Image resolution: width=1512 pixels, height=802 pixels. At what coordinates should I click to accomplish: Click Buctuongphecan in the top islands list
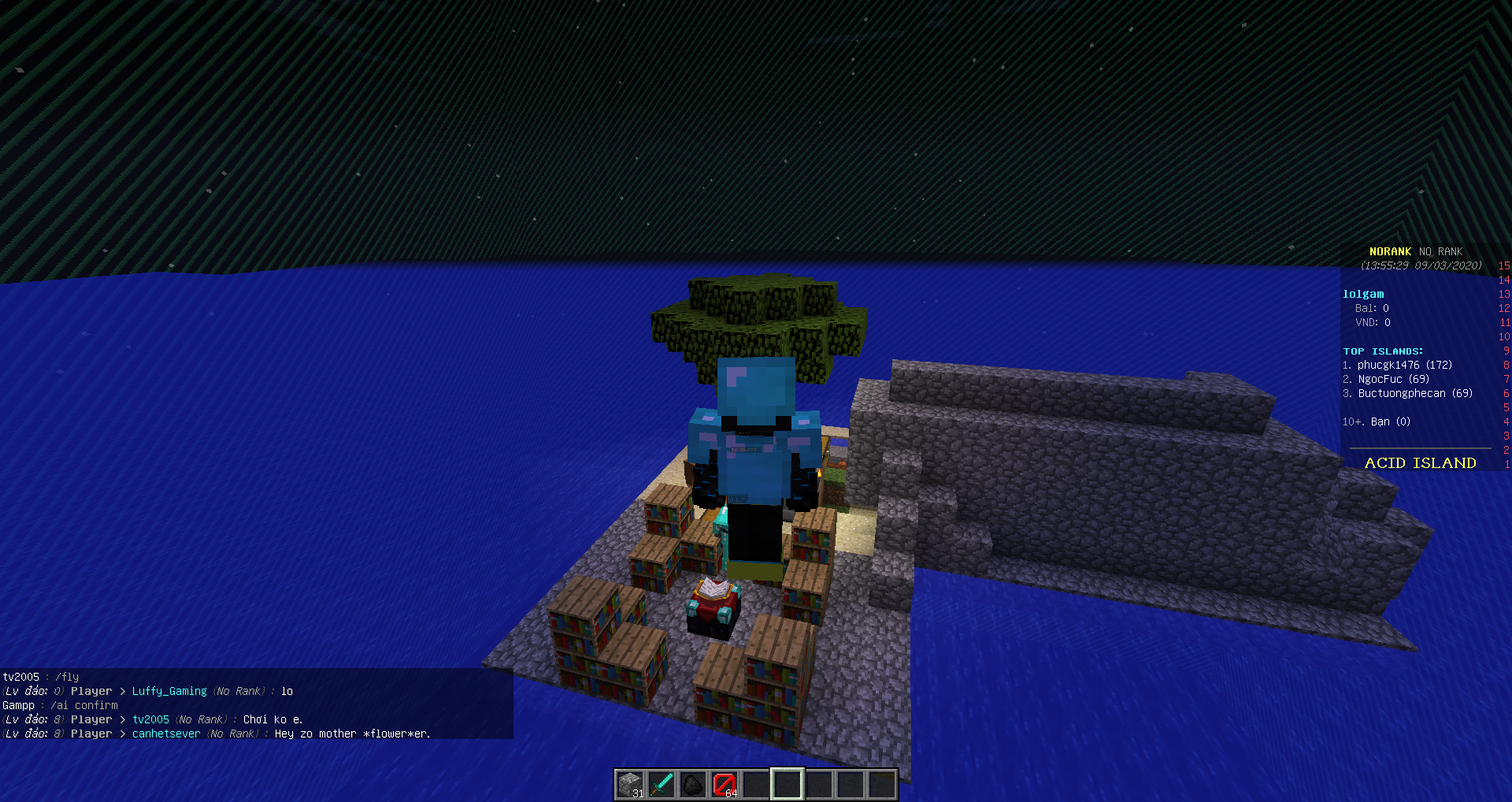click(x=1402, y=393)
